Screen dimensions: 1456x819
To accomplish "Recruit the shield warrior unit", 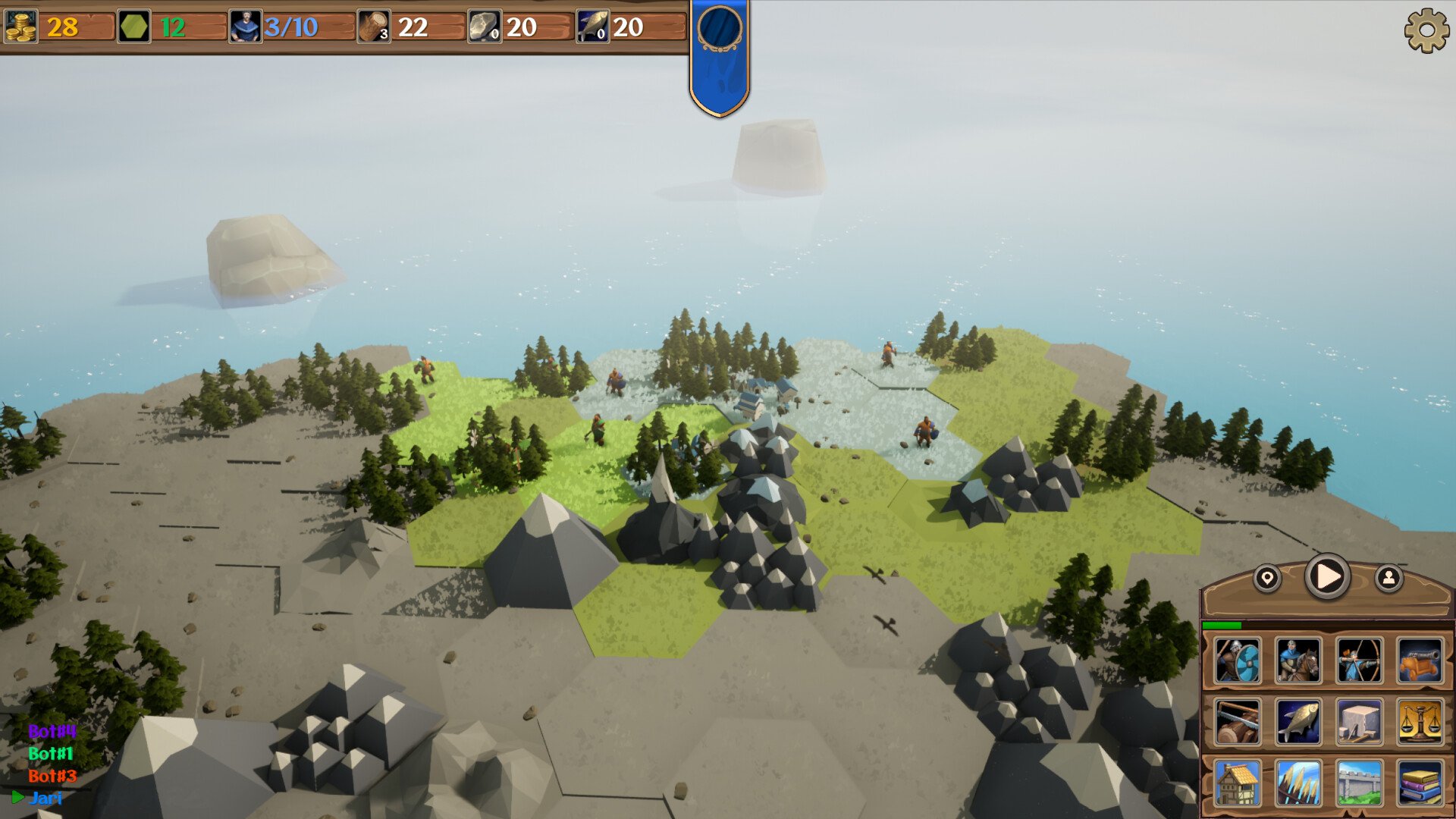I will 1238,661.
